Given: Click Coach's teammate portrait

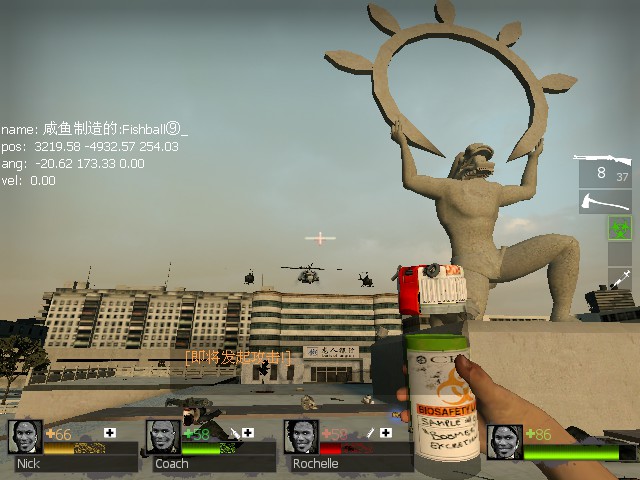Looking at the screenshot, I should (x=163, y=438).
